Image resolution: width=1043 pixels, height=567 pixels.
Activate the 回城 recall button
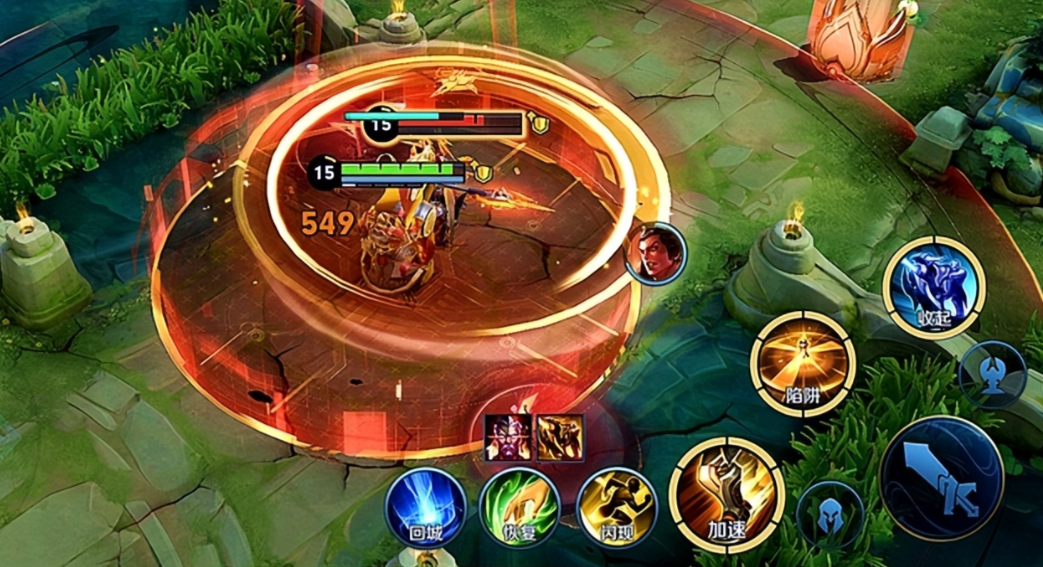426,507
